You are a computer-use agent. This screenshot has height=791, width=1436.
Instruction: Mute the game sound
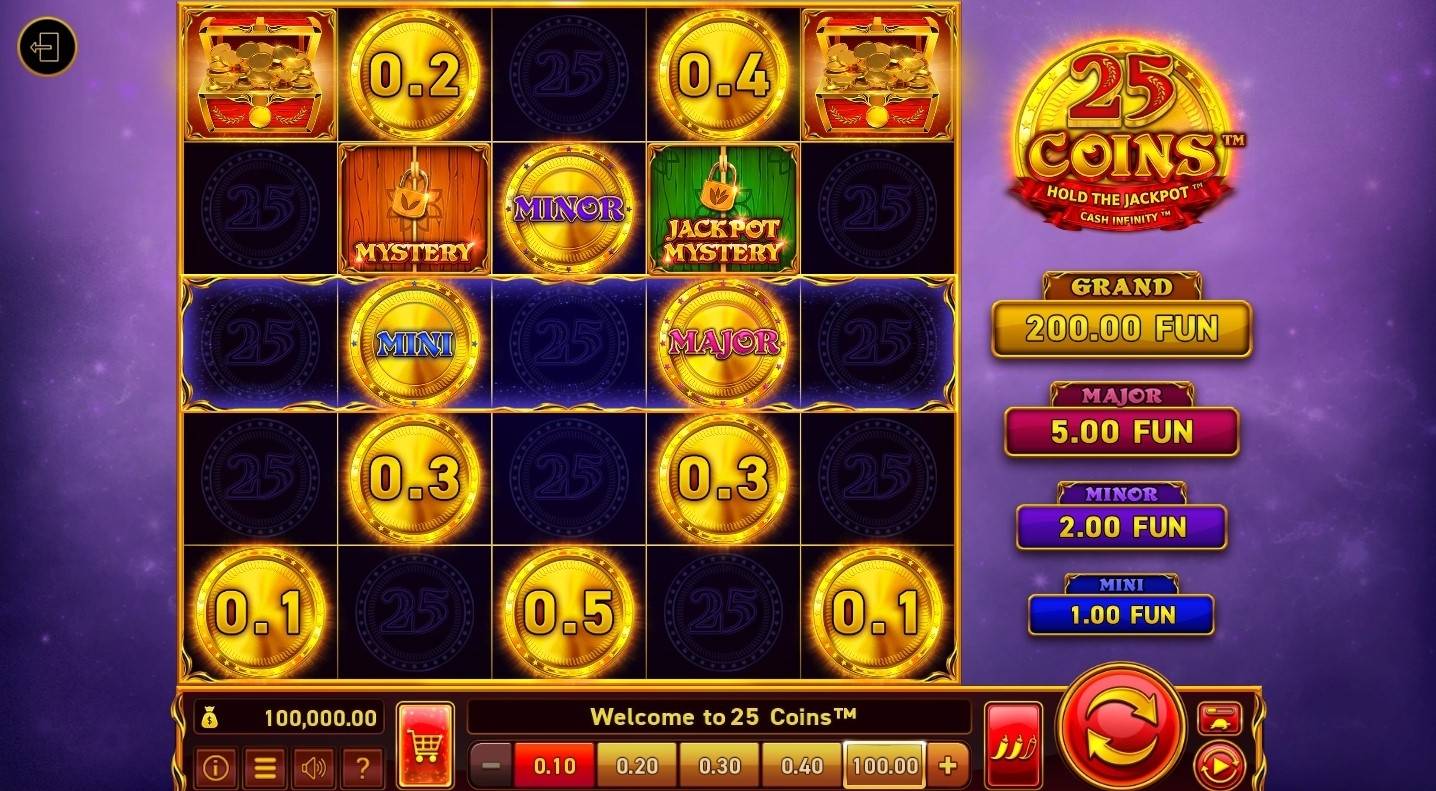tap(314, 766)
